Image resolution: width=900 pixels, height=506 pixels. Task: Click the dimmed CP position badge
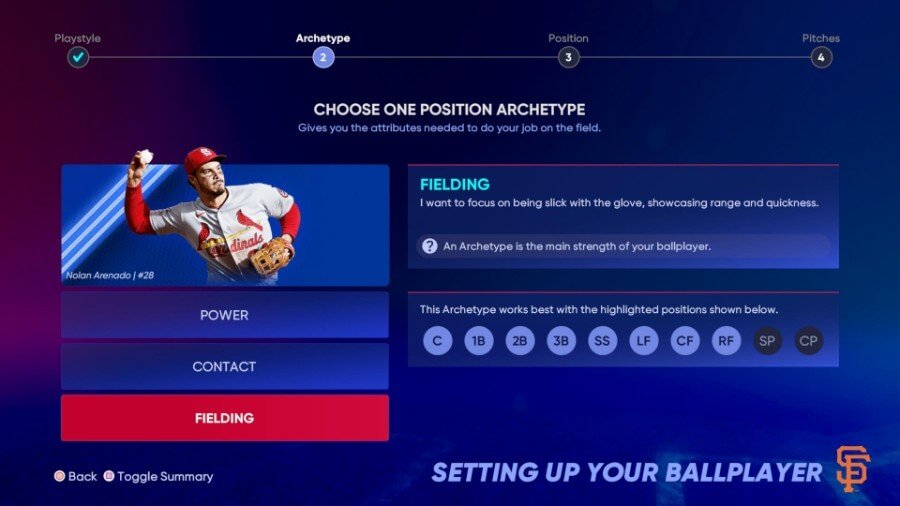tap(809, 341)
